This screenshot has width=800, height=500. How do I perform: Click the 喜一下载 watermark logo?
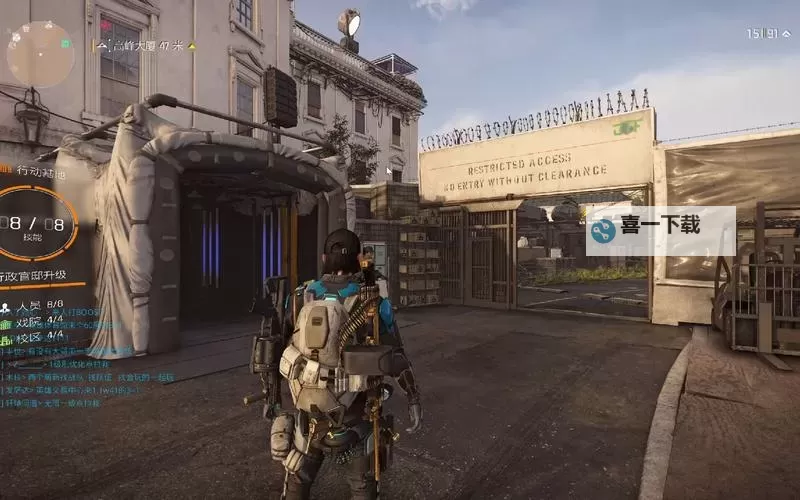pyautogui.click(x=660, y=231)
